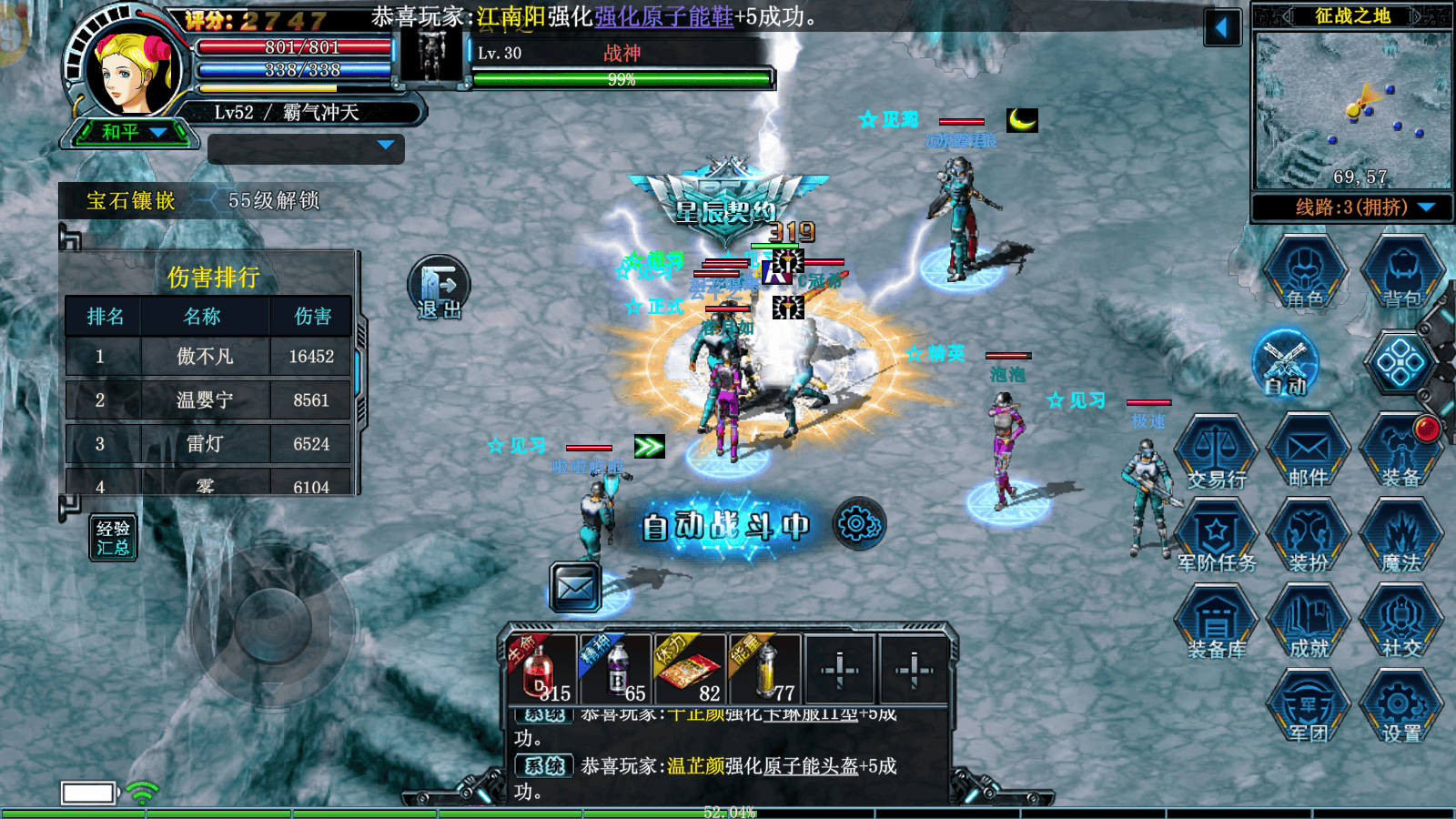
Task: Open the 经验汇总 experience summary
Action: tap(114, 538)
